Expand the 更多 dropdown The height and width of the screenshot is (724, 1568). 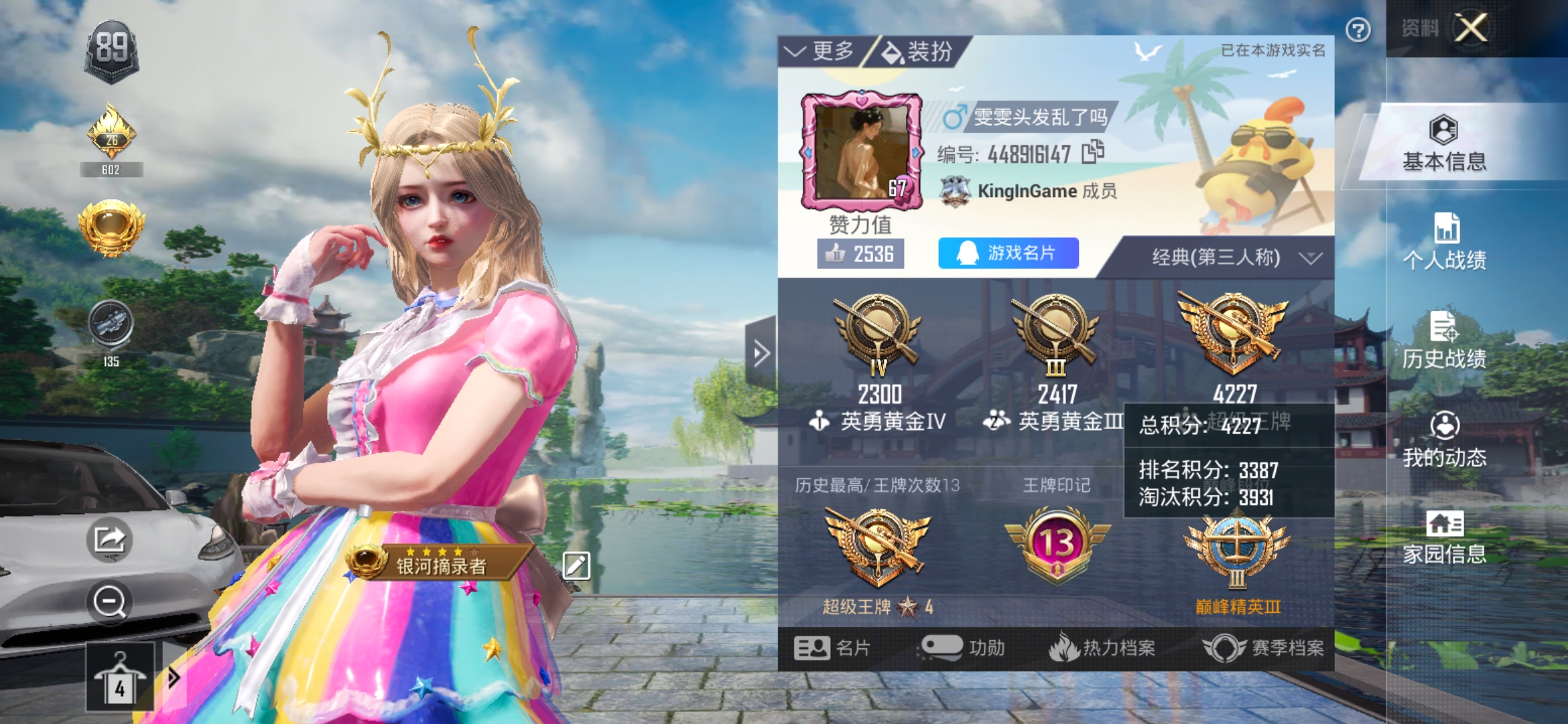pos(822,51)
